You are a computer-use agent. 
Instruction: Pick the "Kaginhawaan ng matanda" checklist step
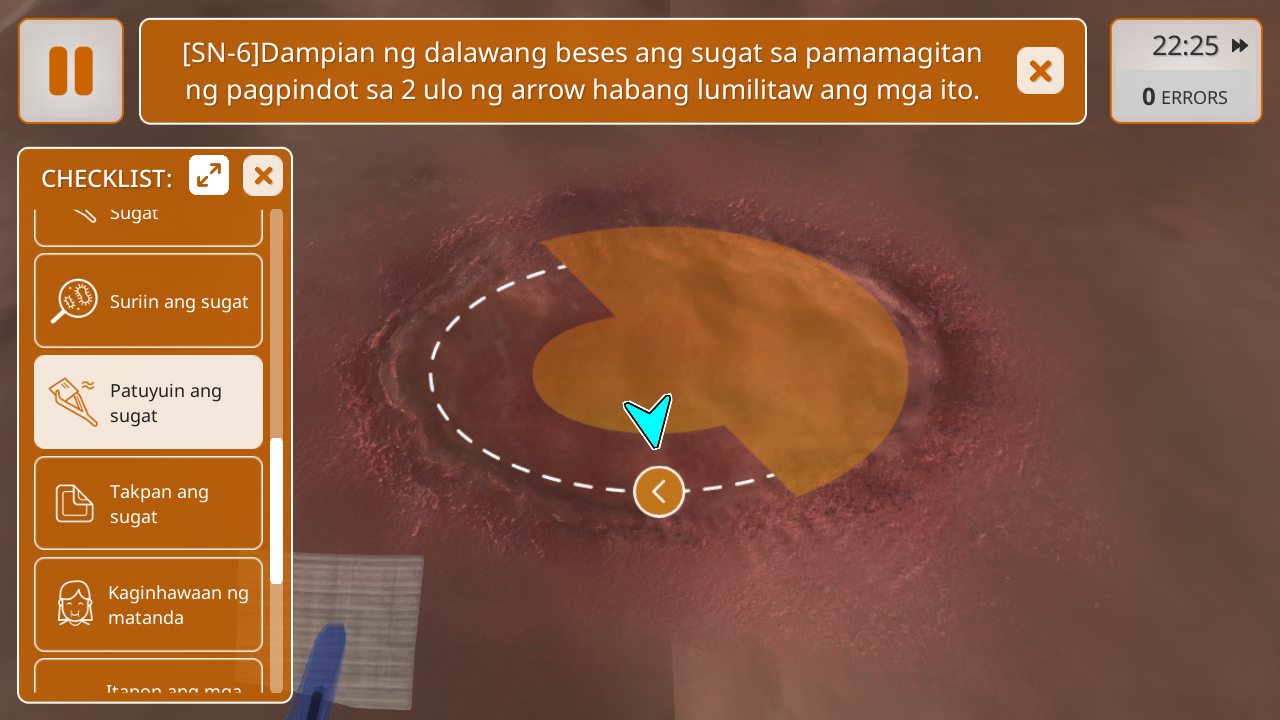pos(149,604)
